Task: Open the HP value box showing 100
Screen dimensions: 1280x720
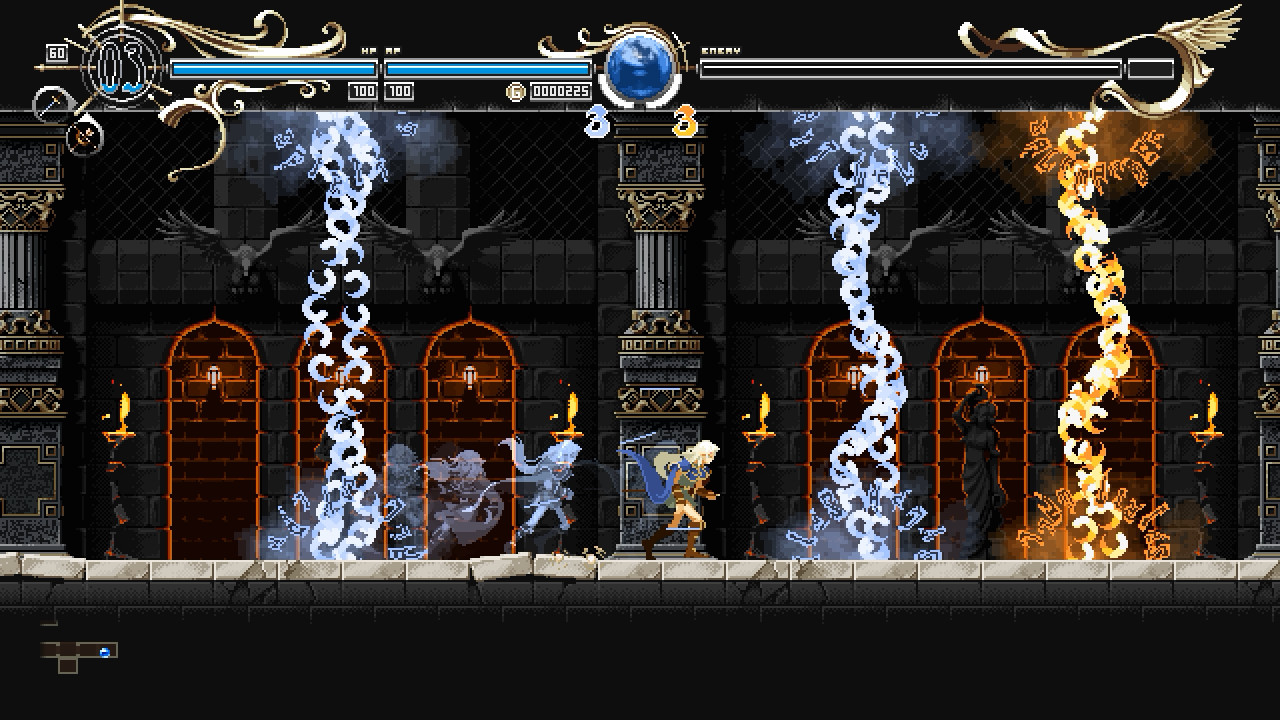Action: (x=361, y=90)
